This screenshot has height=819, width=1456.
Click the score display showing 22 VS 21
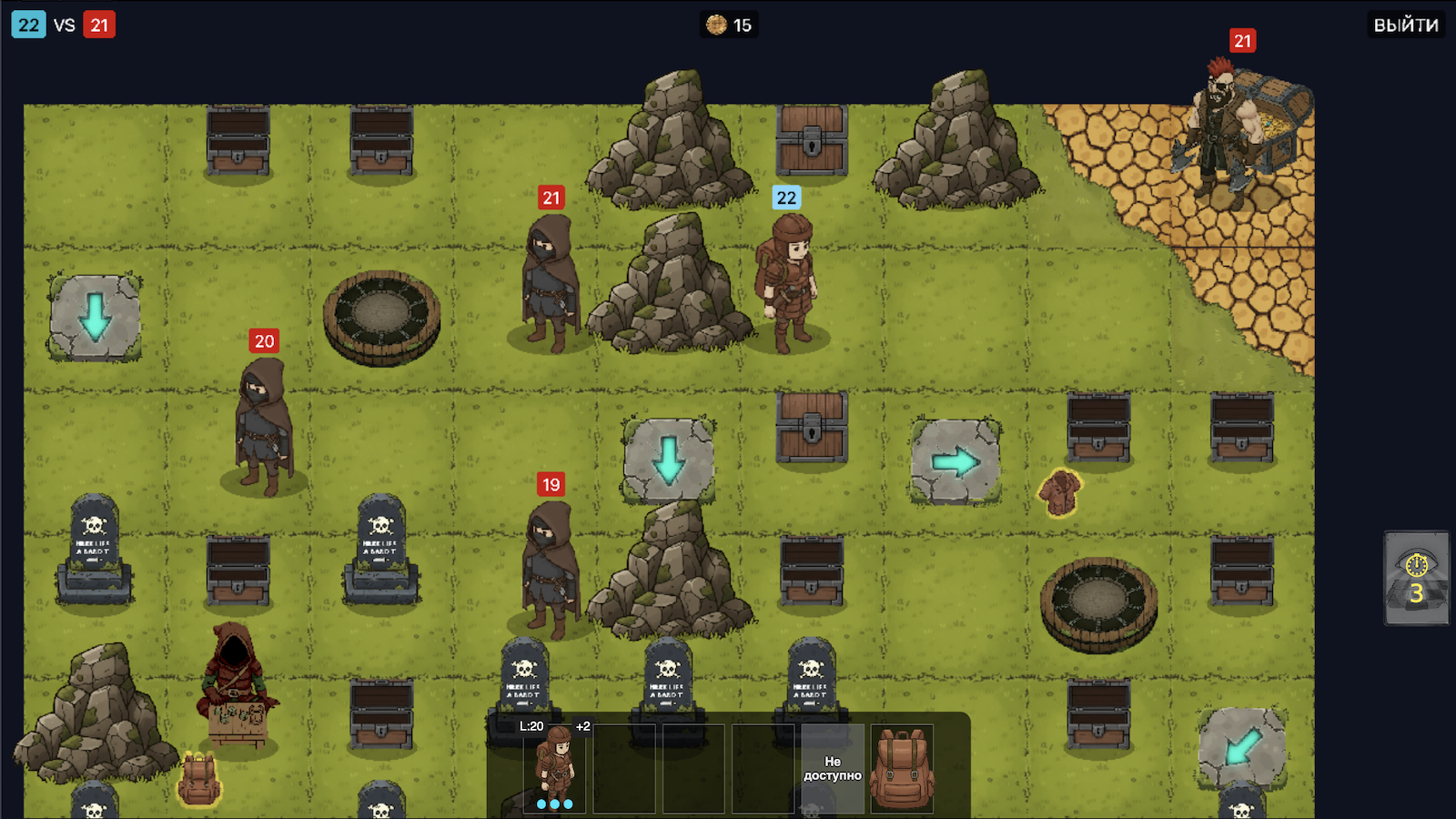(64, 25)
